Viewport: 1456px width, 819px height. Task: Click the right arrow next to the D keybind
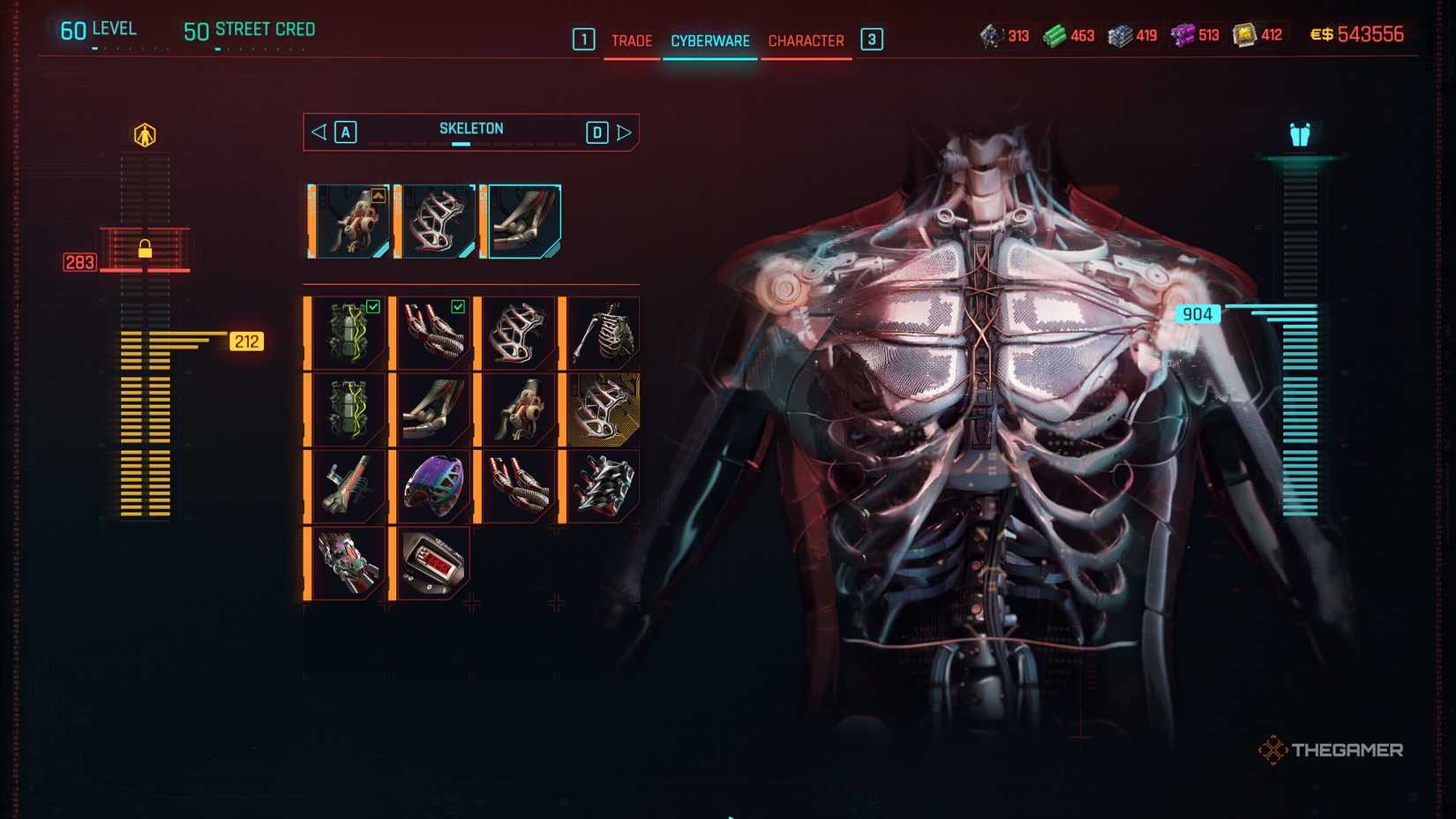pos(626,131)
